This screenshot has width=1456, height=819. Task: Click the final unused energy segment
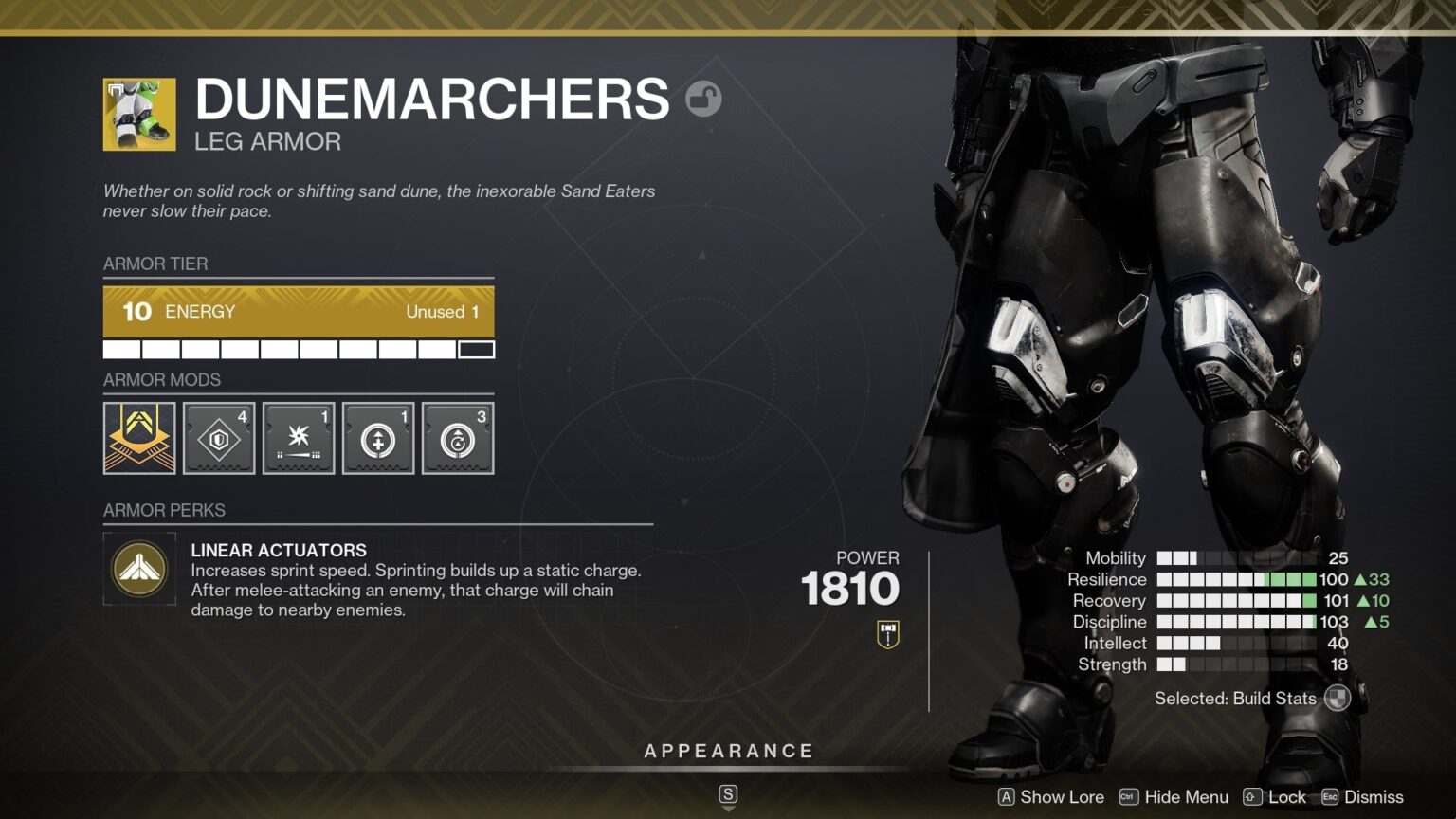477,349
